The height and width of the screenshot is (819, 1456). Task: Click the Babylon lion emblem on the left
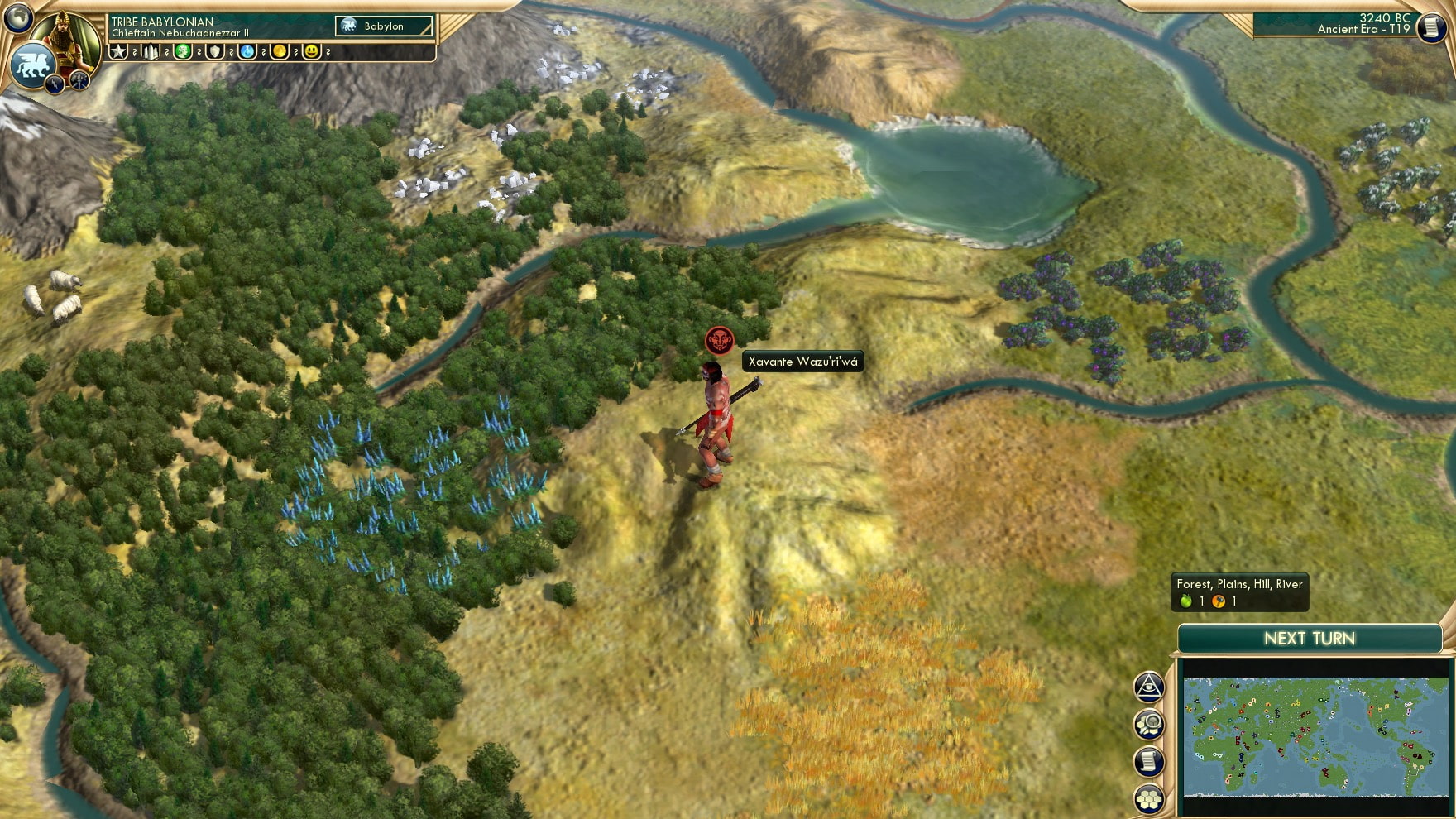pos(32,65)
